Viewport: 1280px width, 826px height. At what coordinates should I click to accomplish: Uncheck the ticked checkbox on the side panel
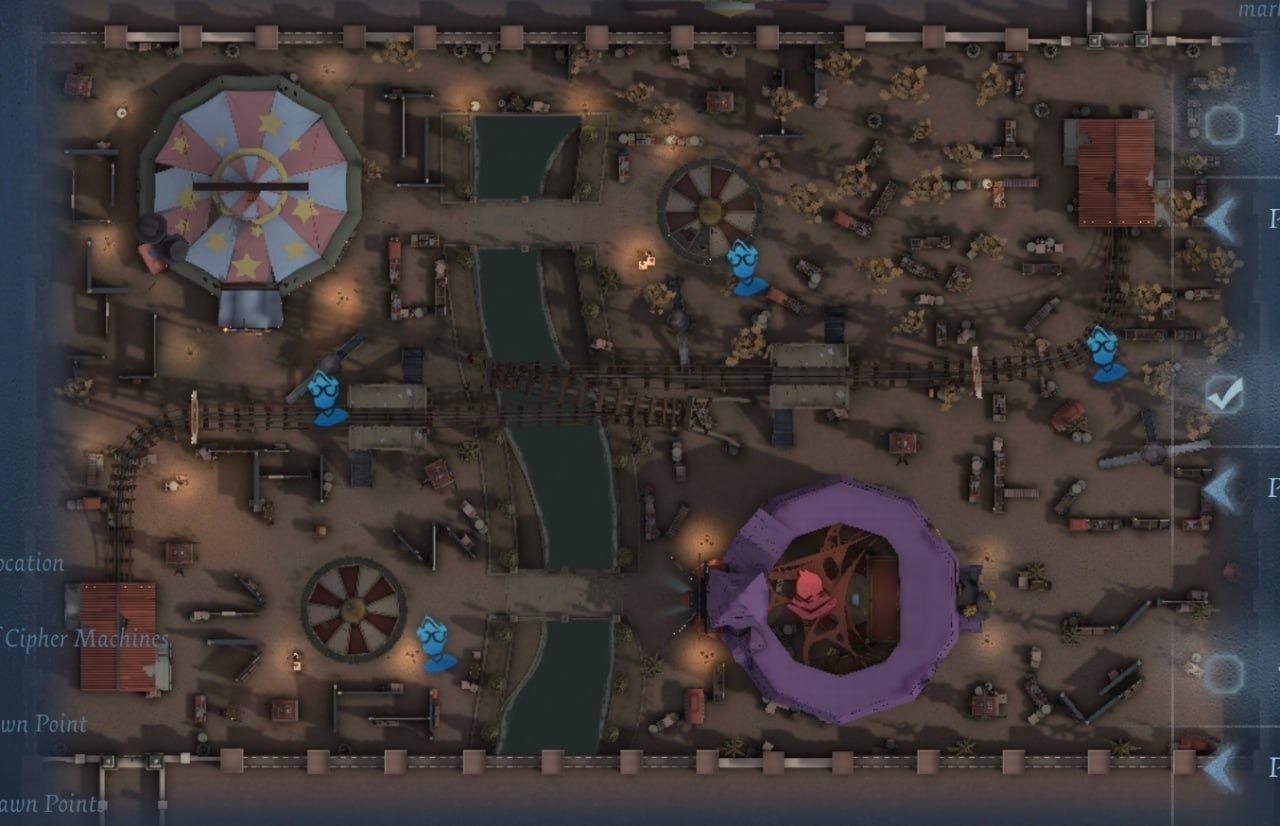tap(1223, 395)
